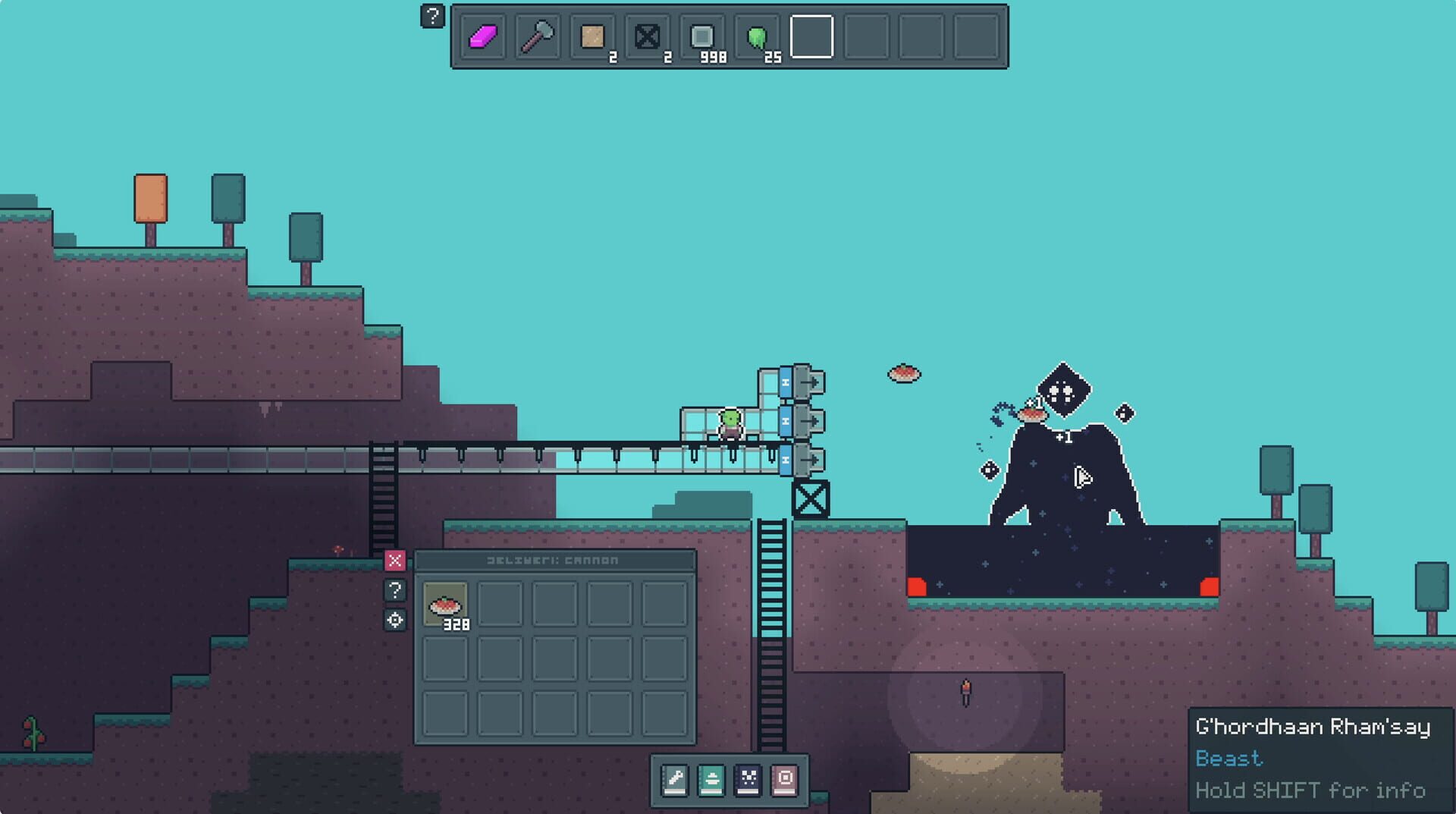Select the hammer tool from the hotbar
1456x814 pixels.
[537, 36]
